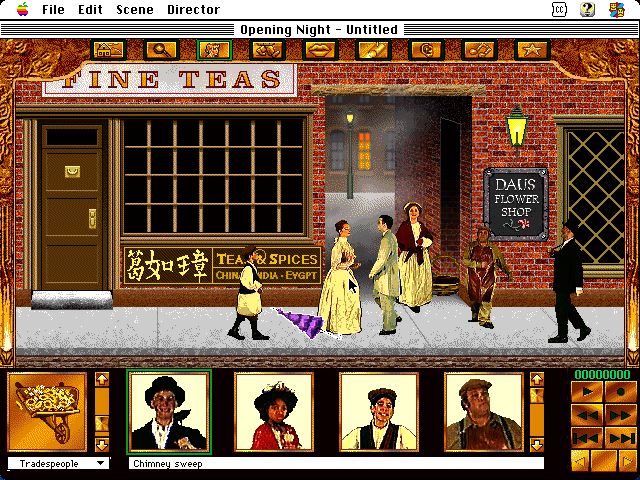Pick the man in vest and cap portrait
640x480 pixels.
click(379, 412)
